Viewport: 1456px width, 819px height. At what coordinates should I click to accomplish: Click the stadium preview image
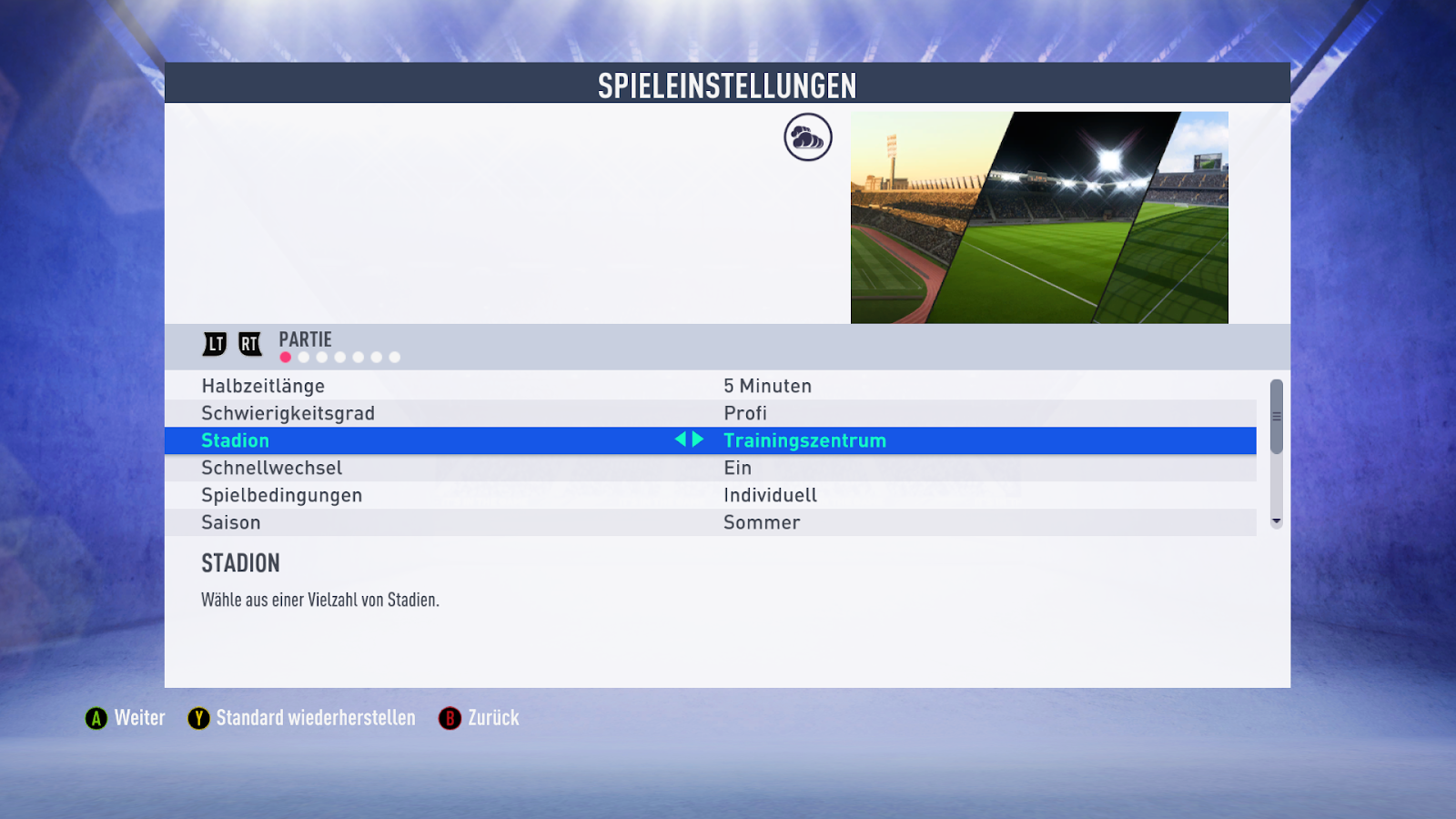tap(1039, 217)
